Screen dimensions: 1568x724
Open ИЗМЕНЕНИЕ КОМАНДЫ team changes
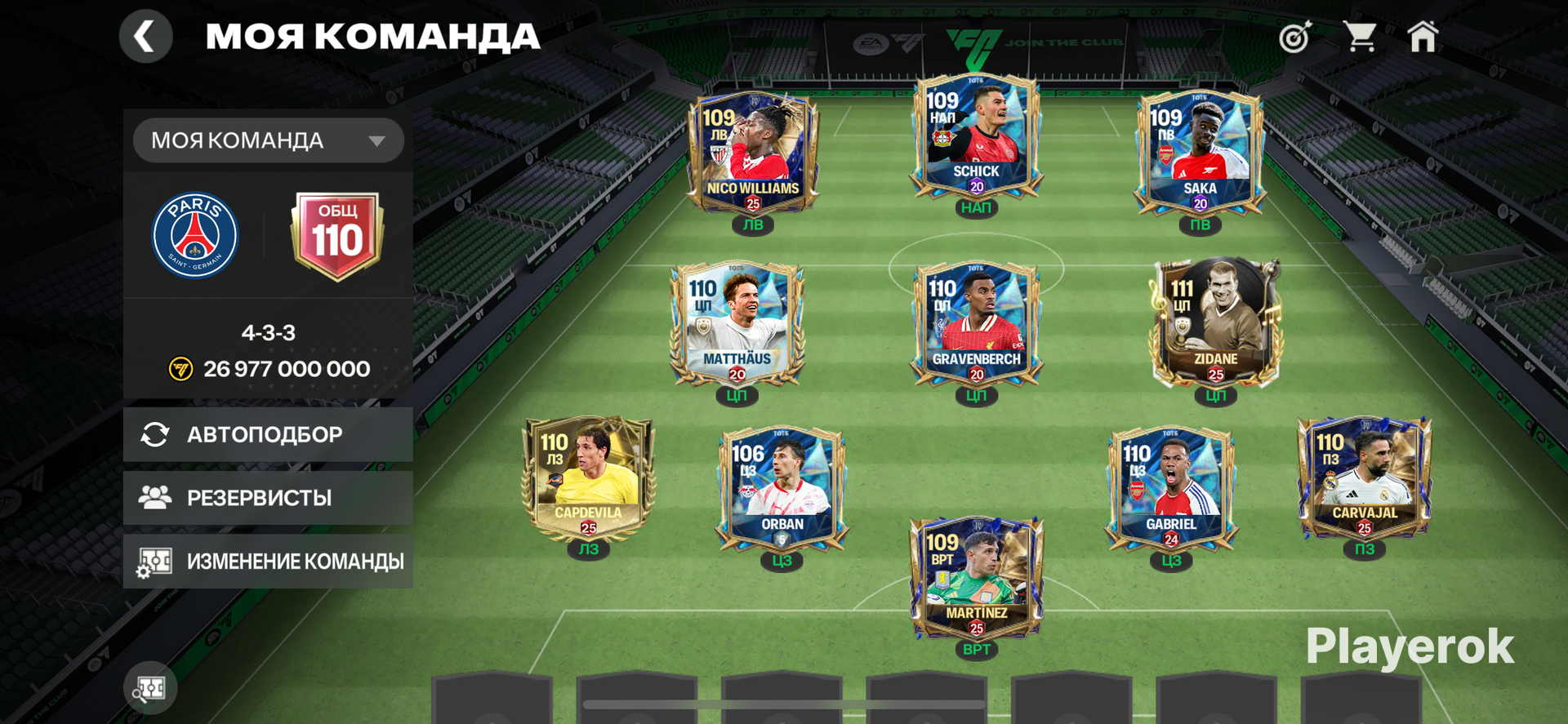268,562
